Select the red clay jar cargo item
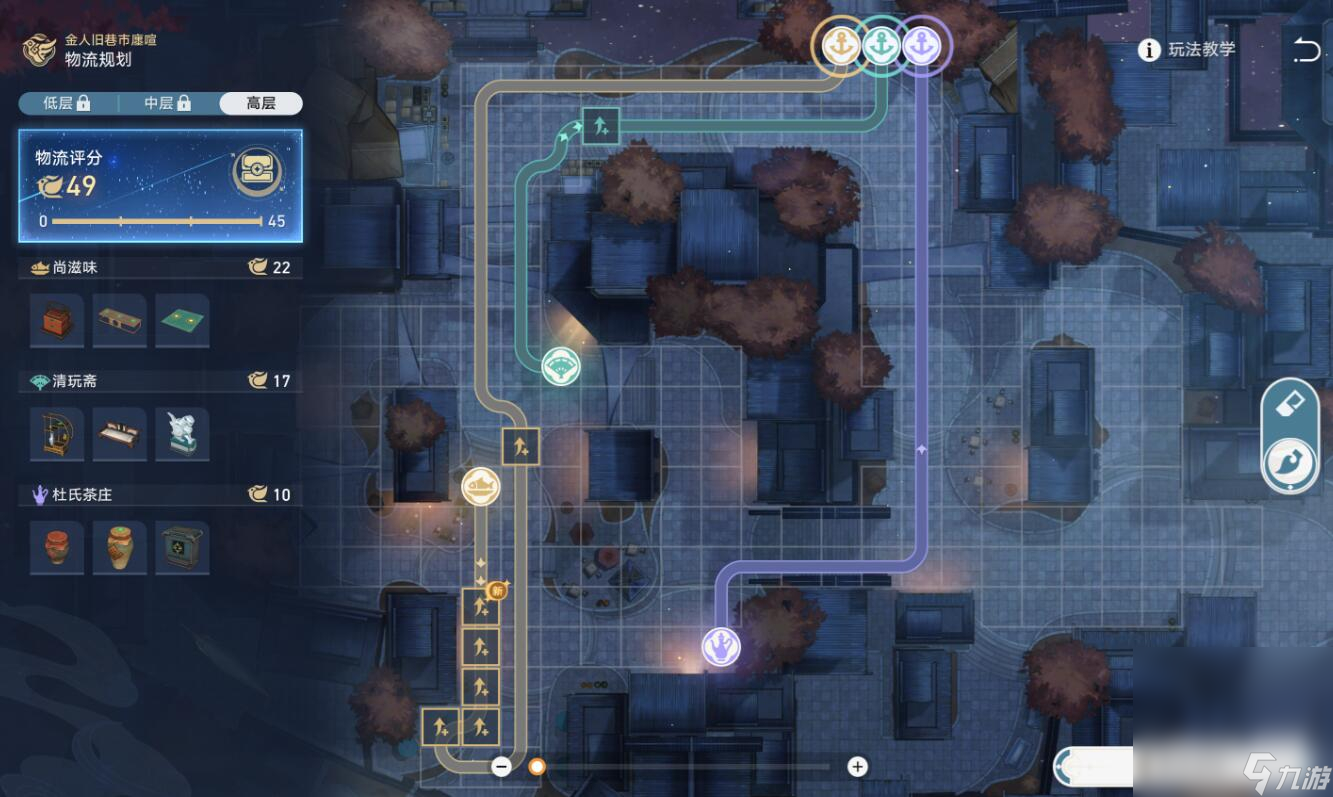 (57, 547)
